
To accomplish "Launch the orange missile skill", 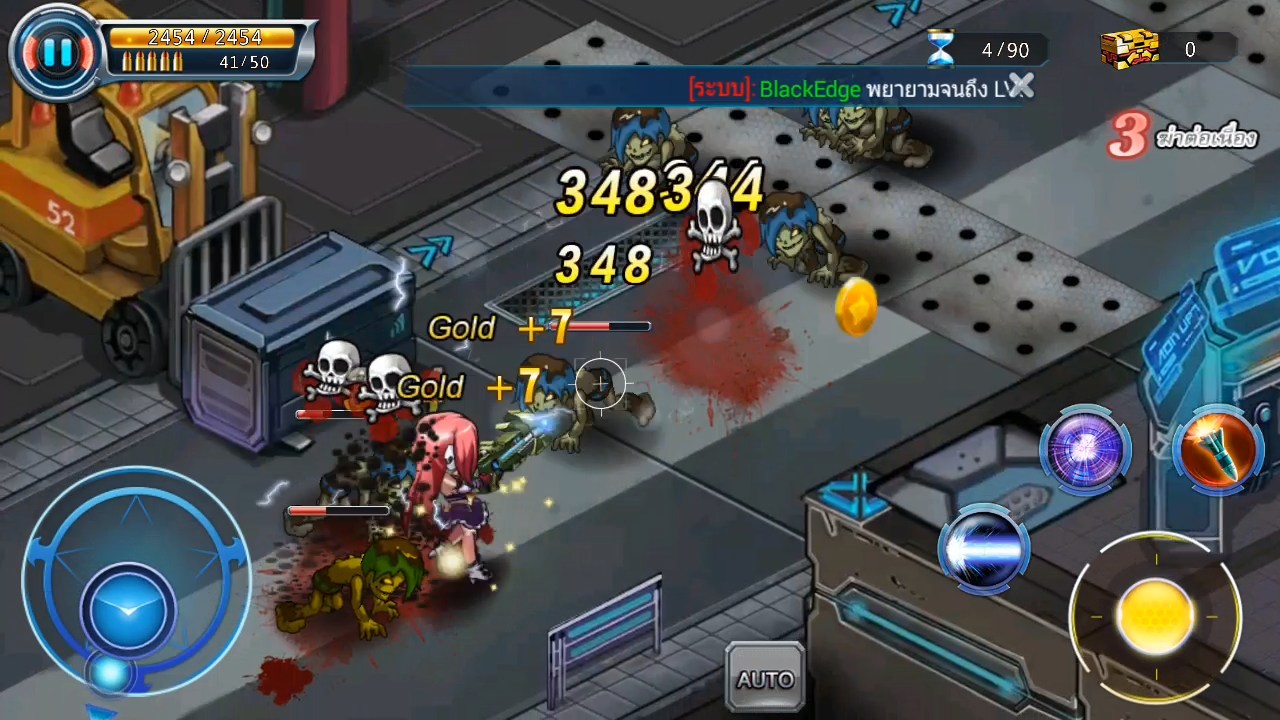I will pyautogui.click(x=1217, y=449).
